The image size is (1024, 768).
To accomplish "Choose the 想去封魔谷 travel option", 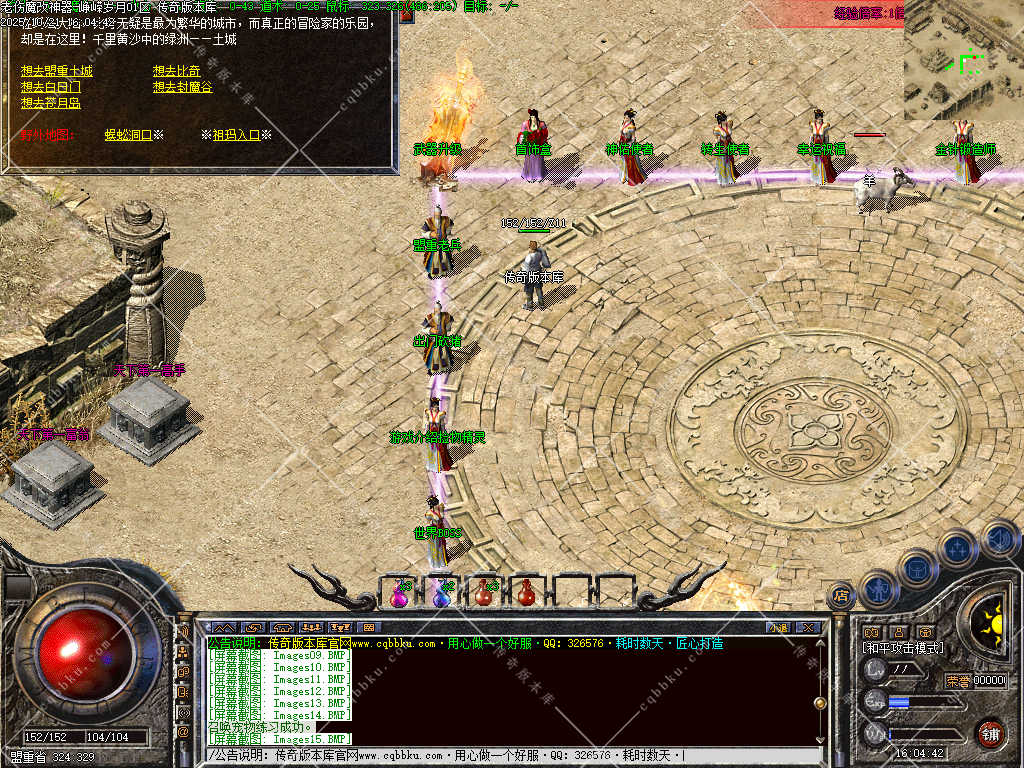I will 182,88.
